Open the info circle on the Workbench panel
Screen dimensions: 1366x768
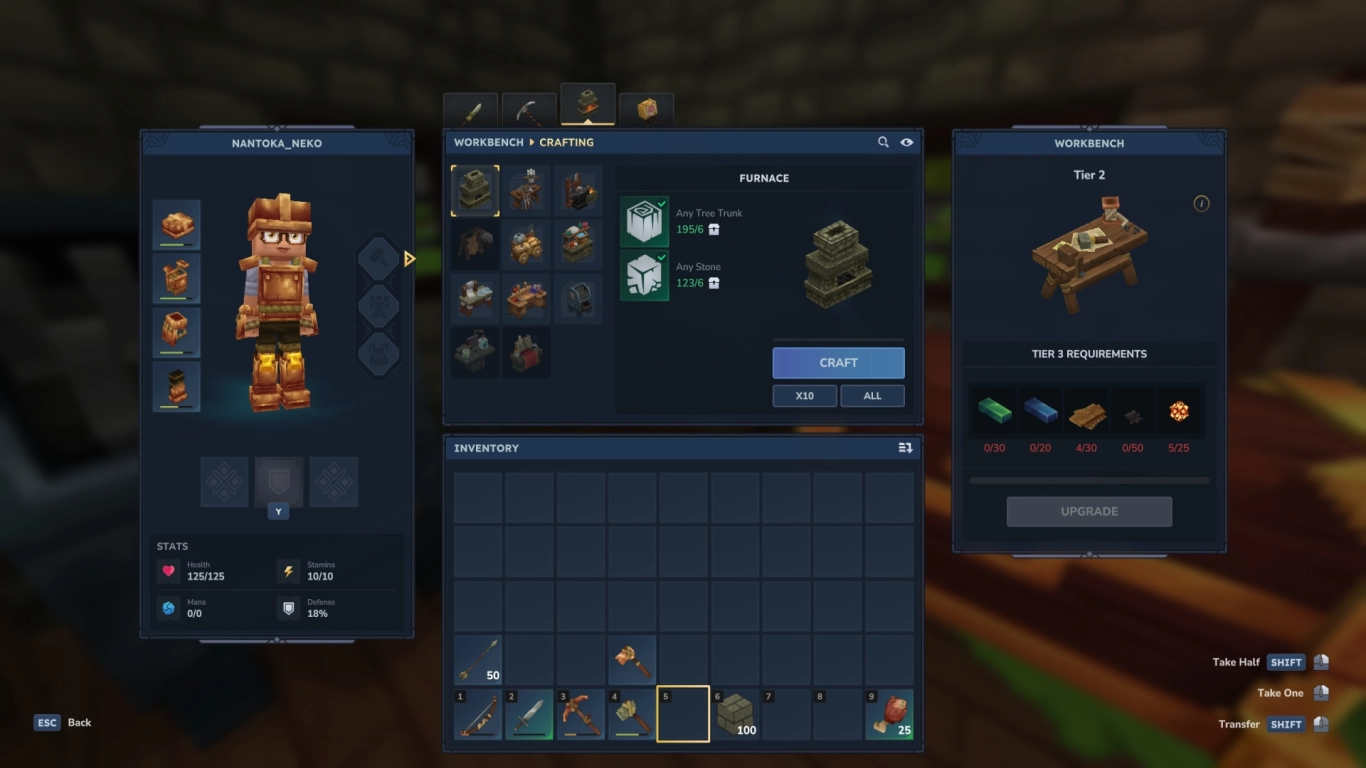1203,203
